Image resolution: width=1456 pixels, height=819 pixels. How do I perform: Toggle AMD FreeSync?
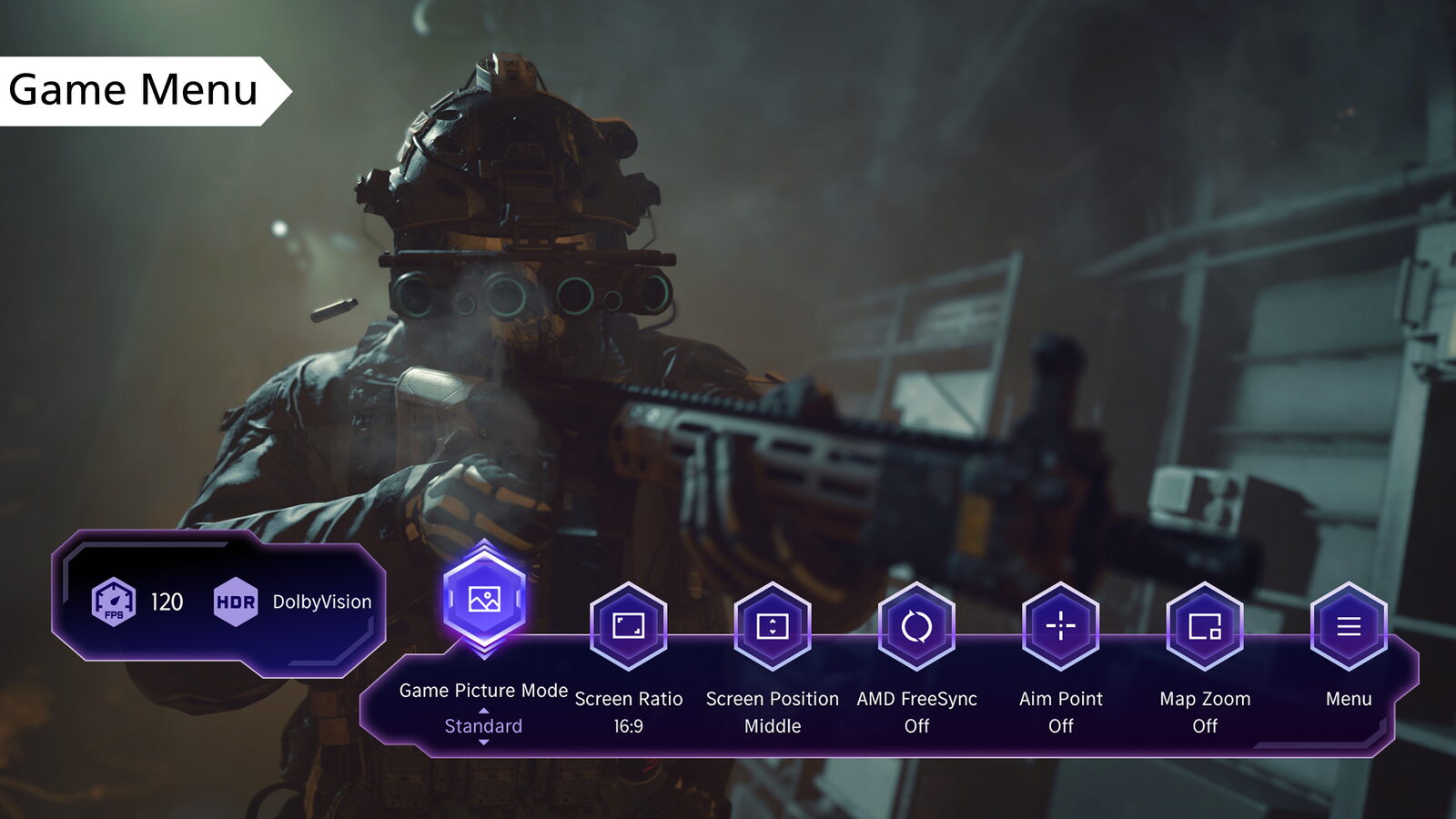pyautogui.click(x=916, y=626)
